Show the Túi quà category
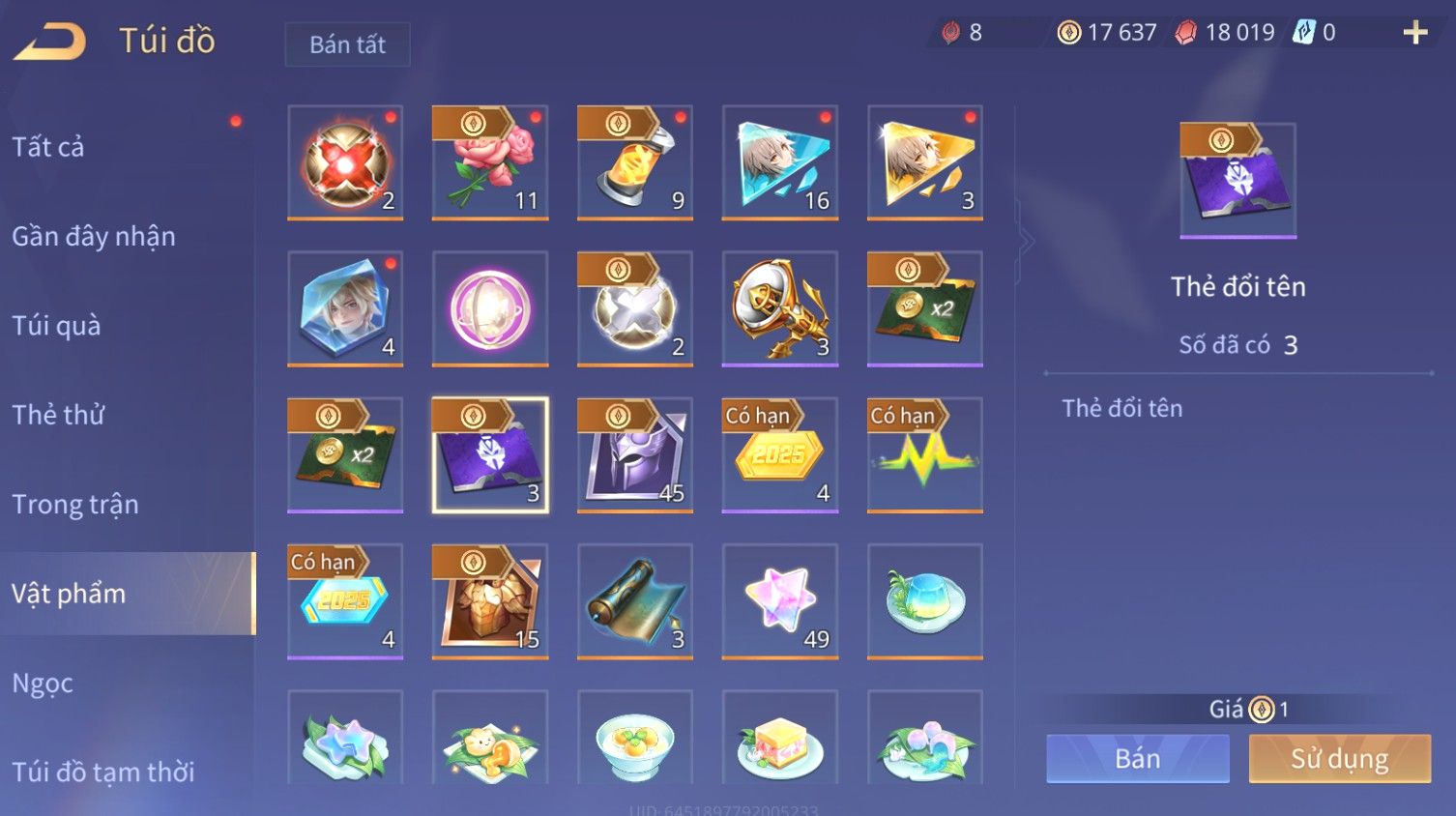Screen dimensions: 1456x816 coord(56,326)
